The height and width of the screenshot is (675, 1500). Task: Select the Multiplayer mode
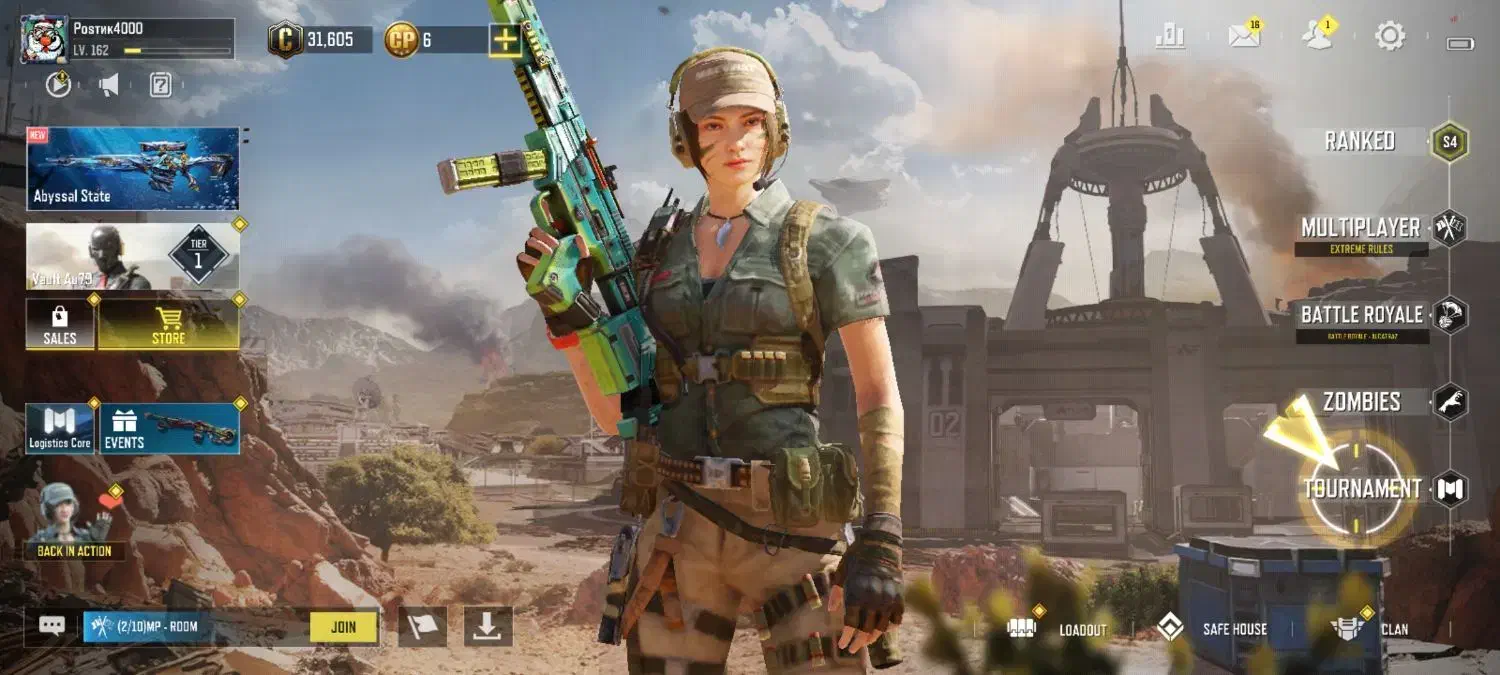[x=1361, y=228]
